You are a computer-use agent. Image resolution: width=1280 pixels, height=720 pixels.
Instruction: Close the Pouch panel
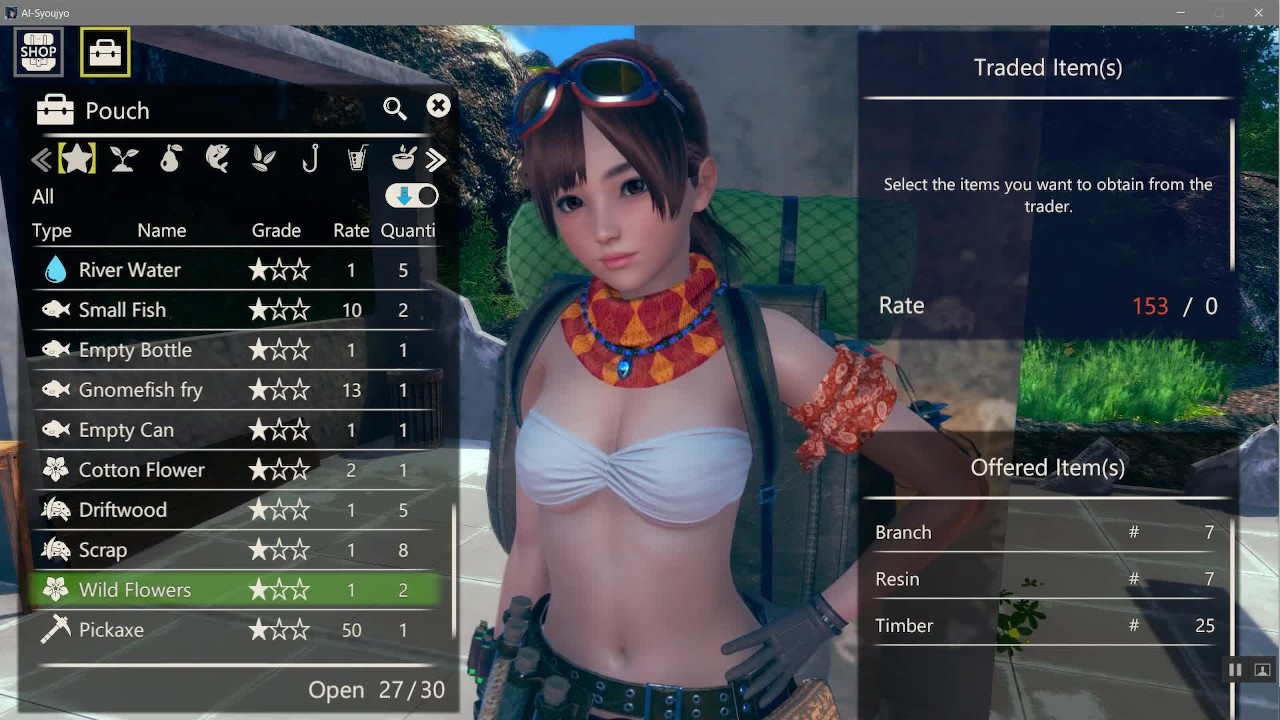(x=438, y=107)
